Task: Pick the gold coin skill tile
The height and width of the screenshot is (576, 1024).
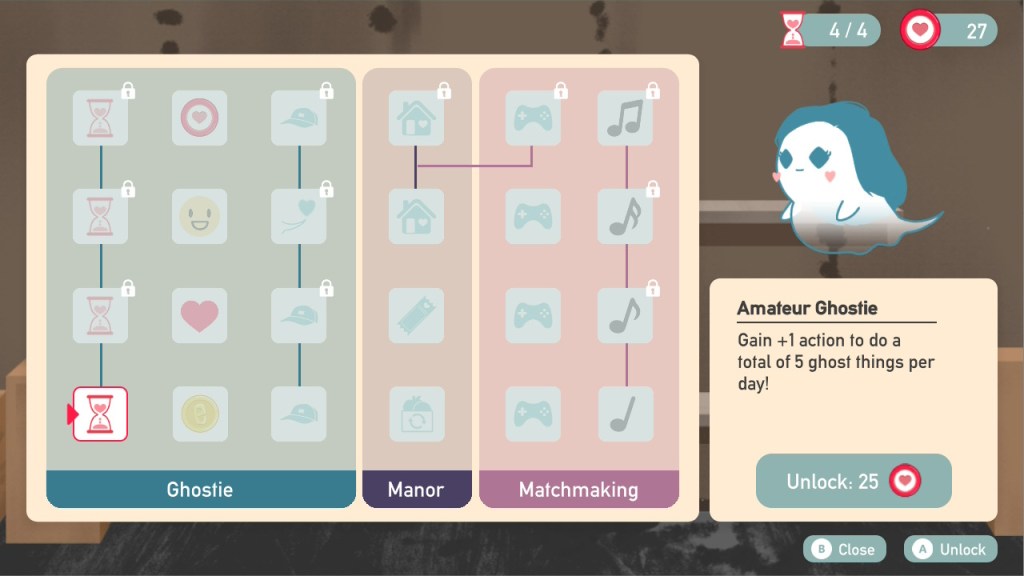Action: (x=199, y=414)
